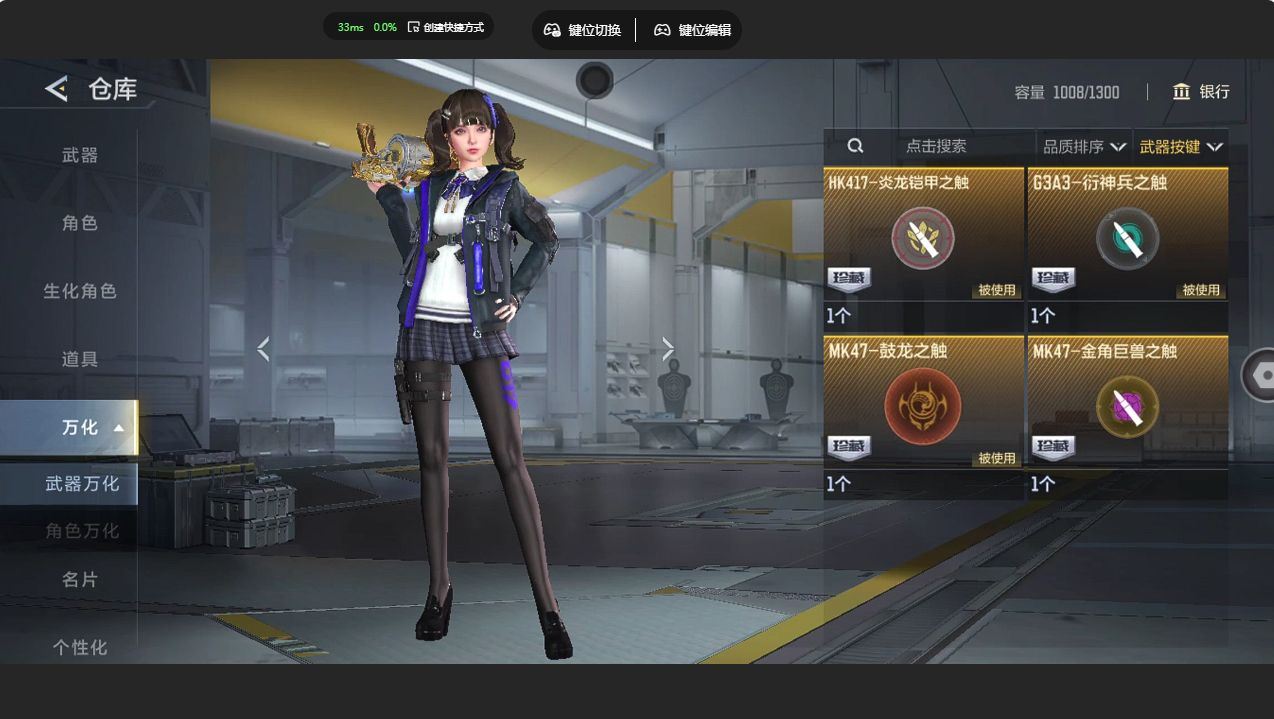Open the 银行 bank
This screenshot has width=1274, height=719.
tap(1201, 92)
